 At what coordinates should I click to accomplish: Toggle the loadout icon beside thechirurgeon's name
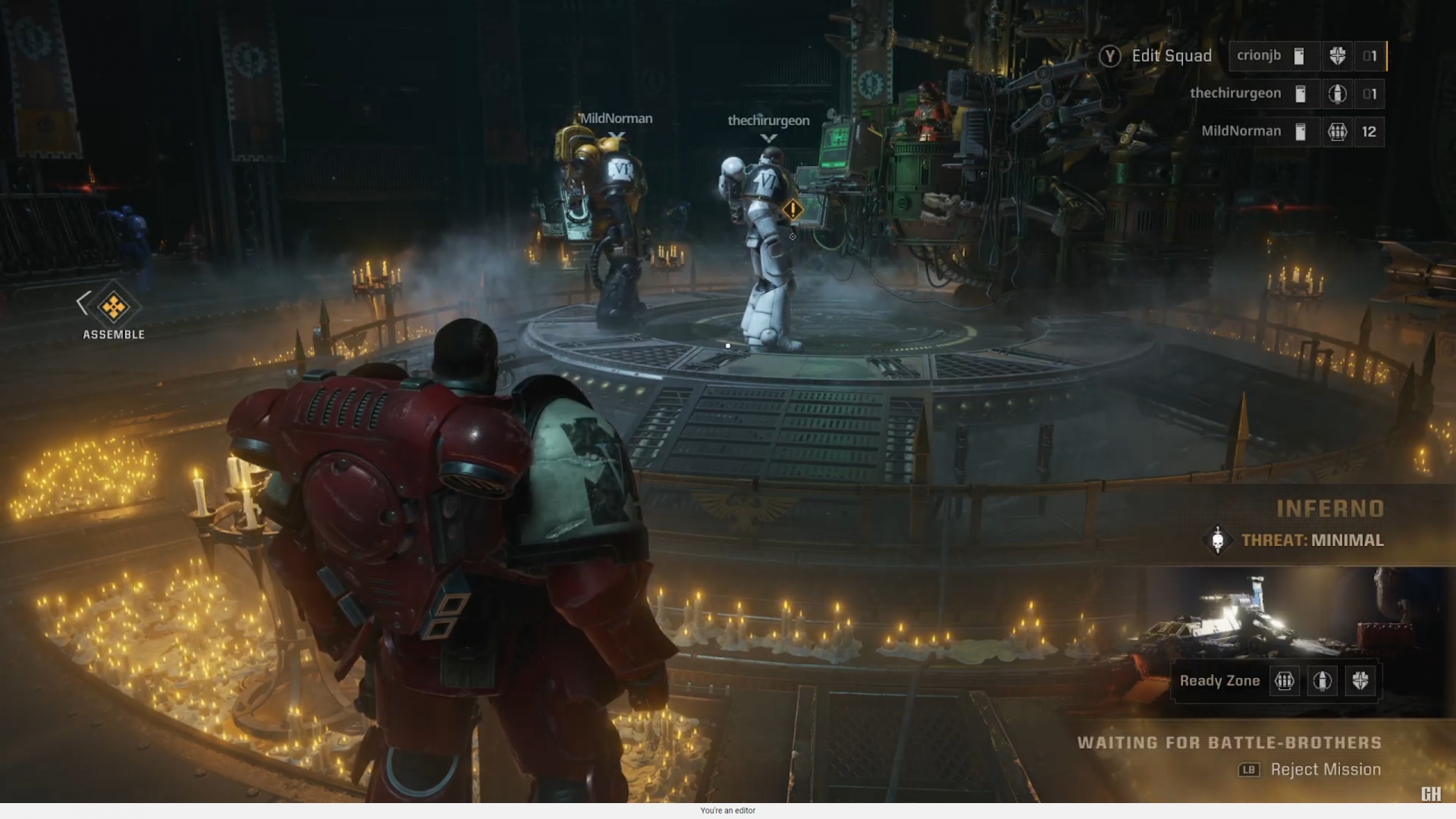click(1301, 94)
